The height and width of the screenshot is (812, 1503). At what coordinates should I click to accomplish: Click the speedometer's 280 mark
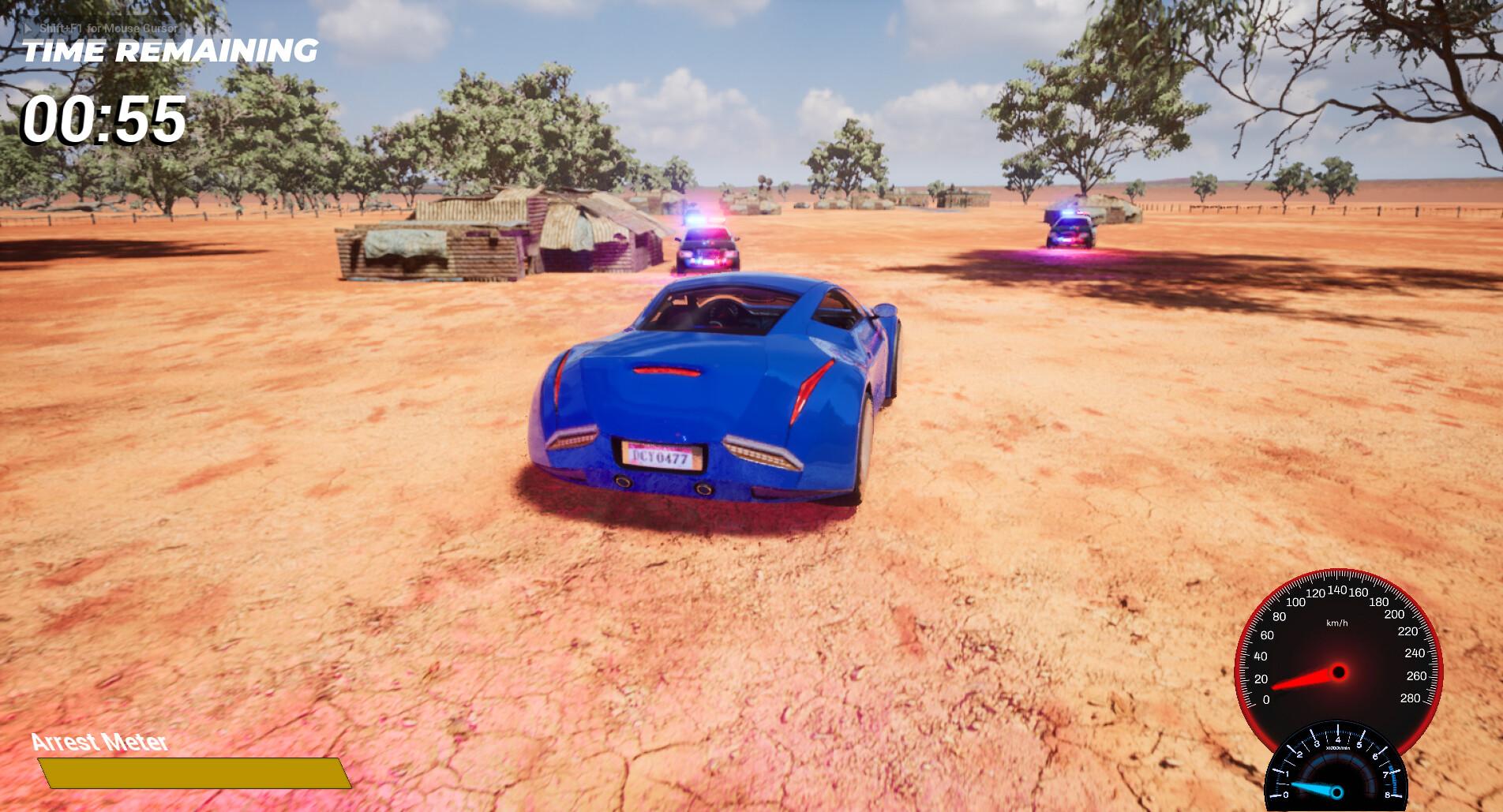coord(1411,698)
